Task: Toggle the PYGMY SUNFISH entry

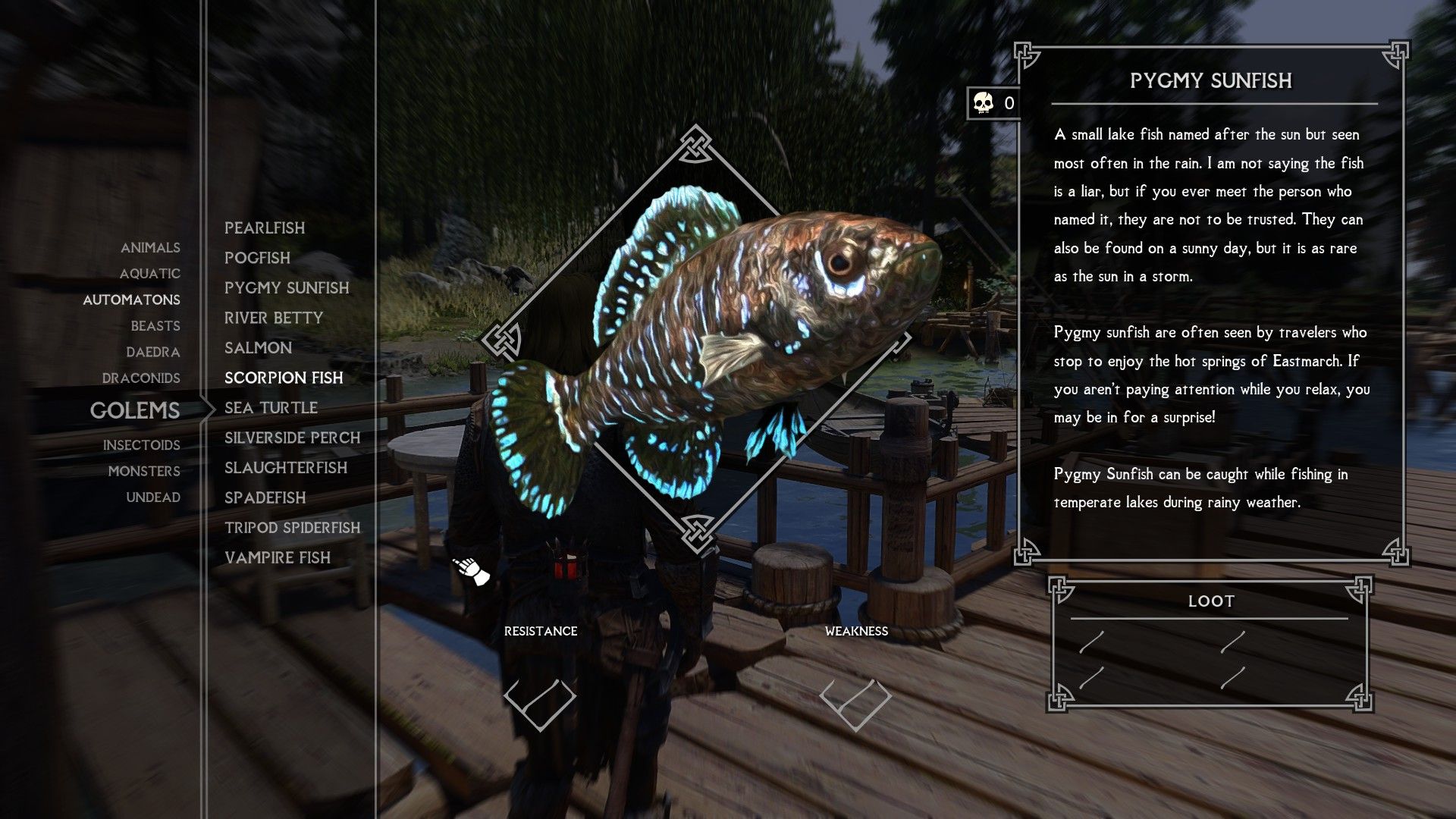Action: pyautogui.click(x=287, y=288)
